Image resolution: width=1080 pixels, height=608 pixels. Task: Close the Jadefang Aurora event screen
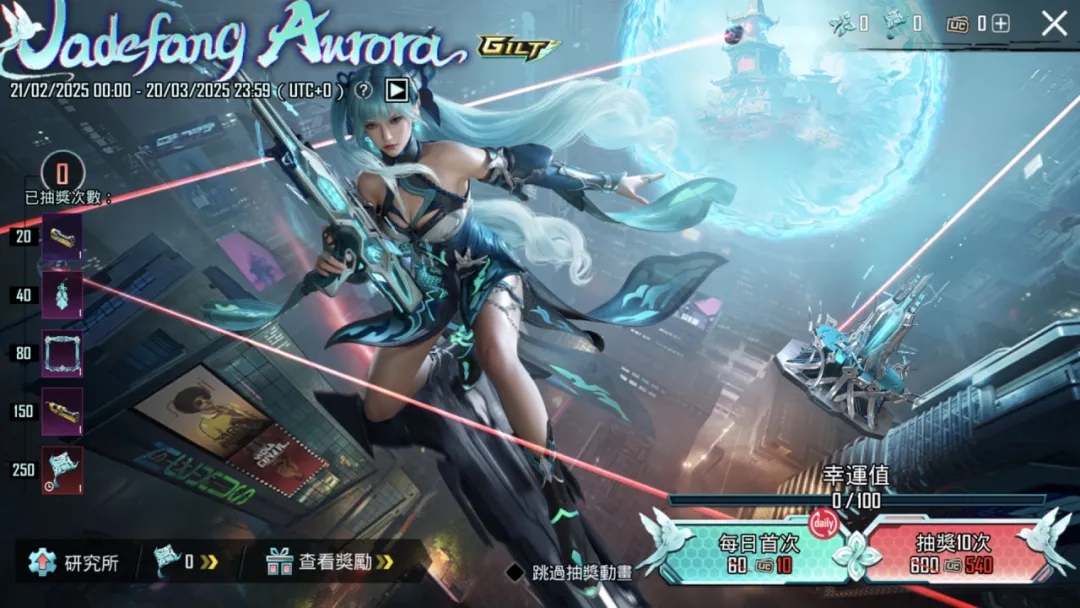pyautogui.click(x=1054, y=24)
